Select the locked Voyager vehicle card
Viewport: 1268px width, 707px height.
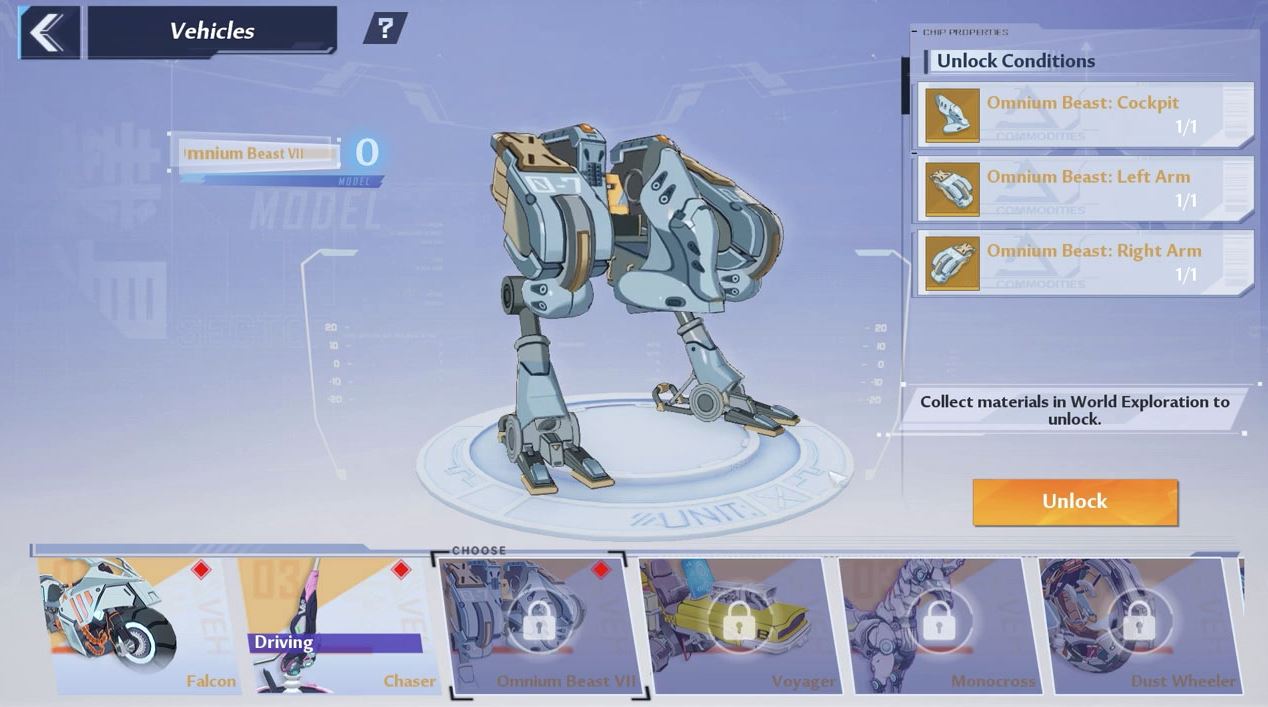coord(738,626)
